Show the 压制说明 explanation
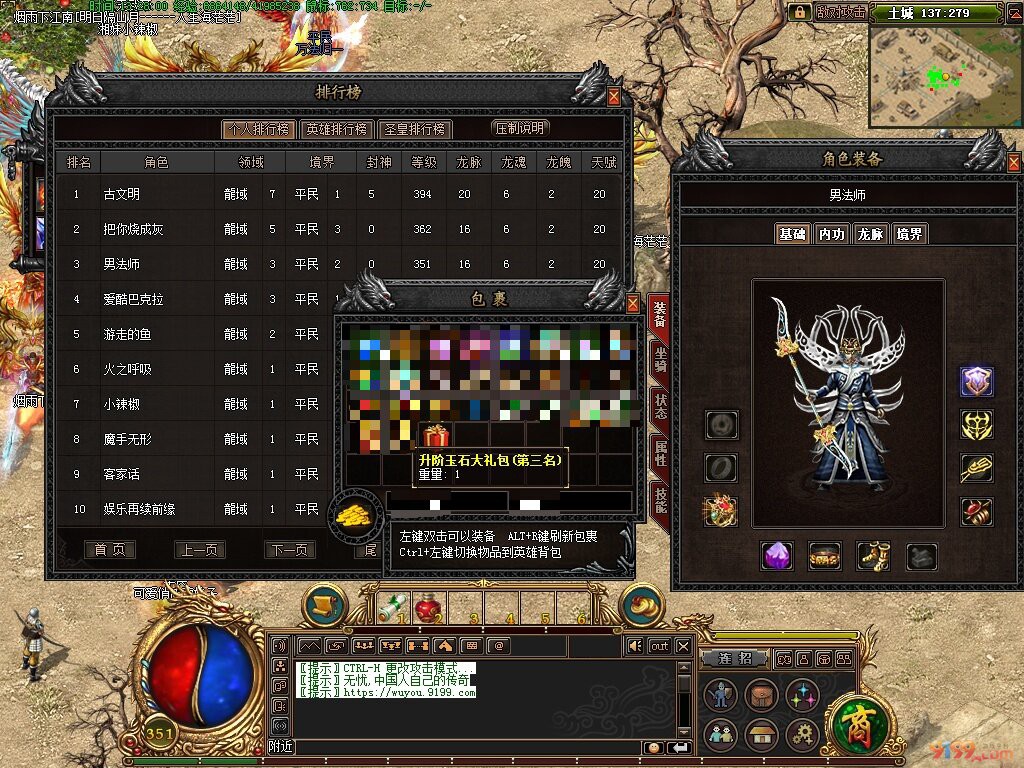Viewport: 1024px width, 768px height. point(519,128)
